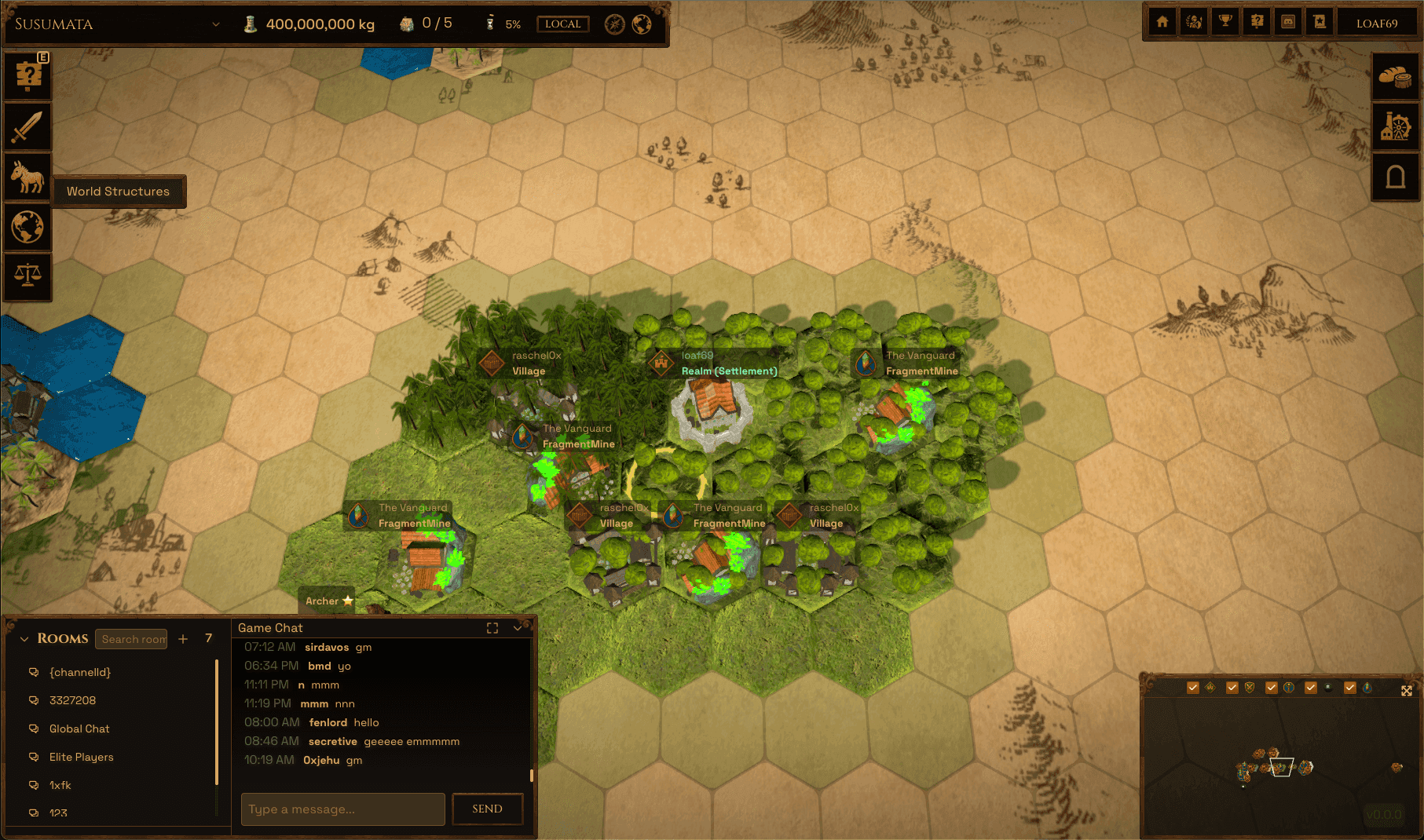Click the scales market icon on the left

27,276
